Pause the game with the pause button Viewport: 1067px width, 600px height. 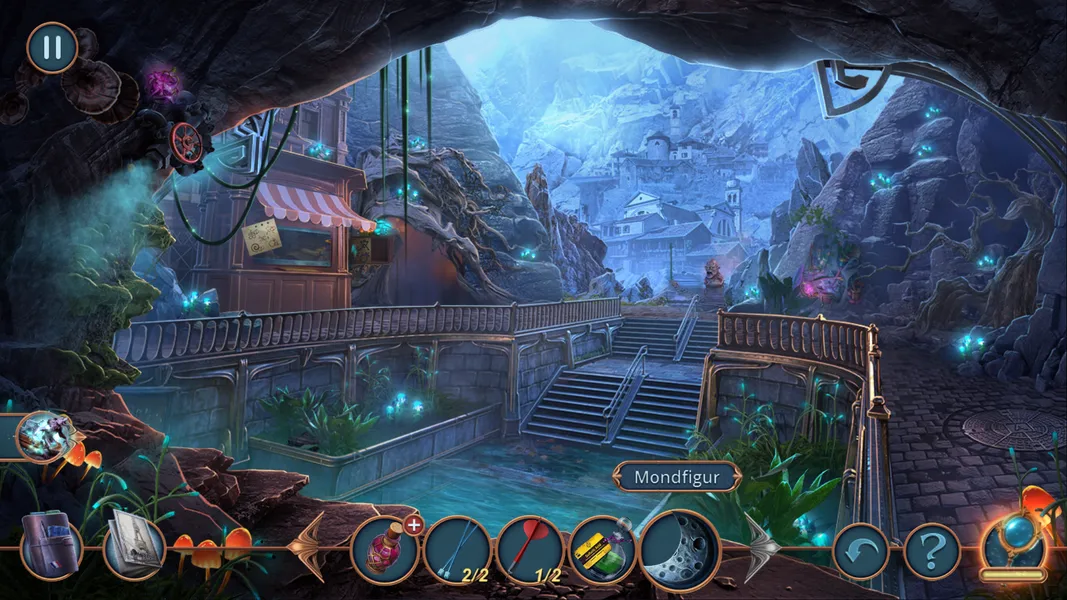(x=51, y=47)
